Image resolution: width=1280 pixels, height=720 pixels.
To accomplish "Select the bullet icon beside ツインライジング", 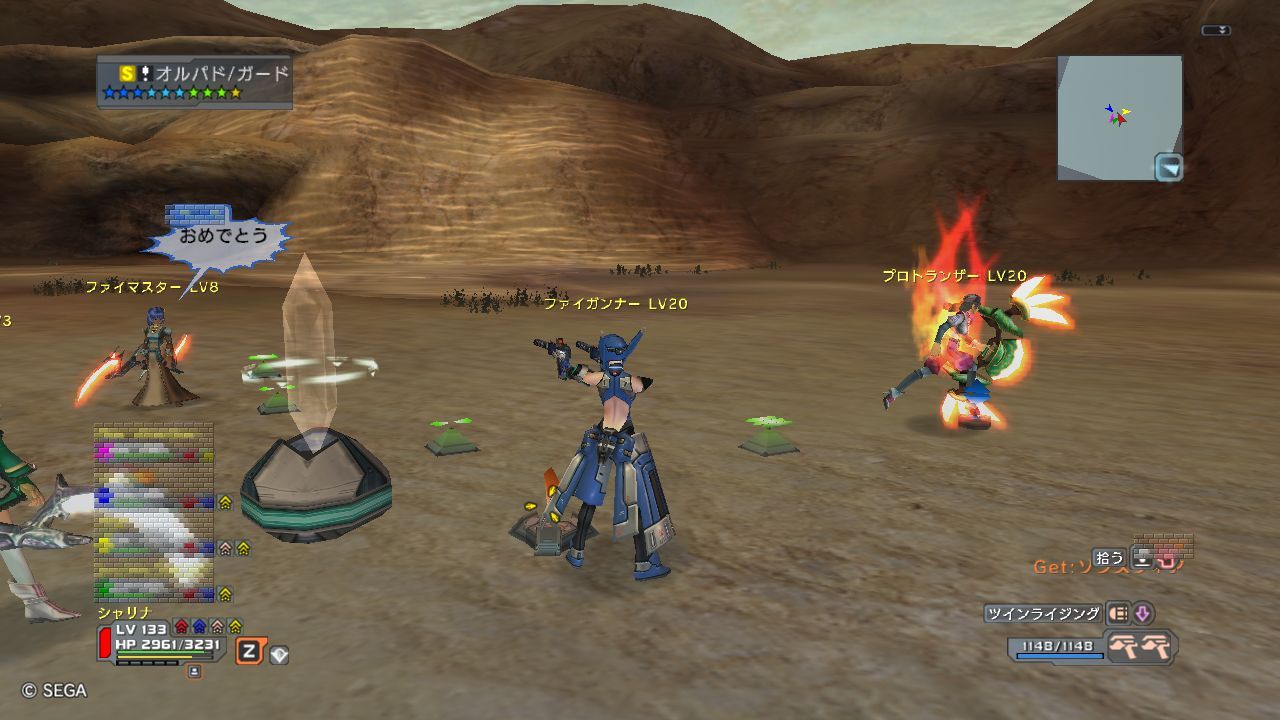I will pos(1118,614).
